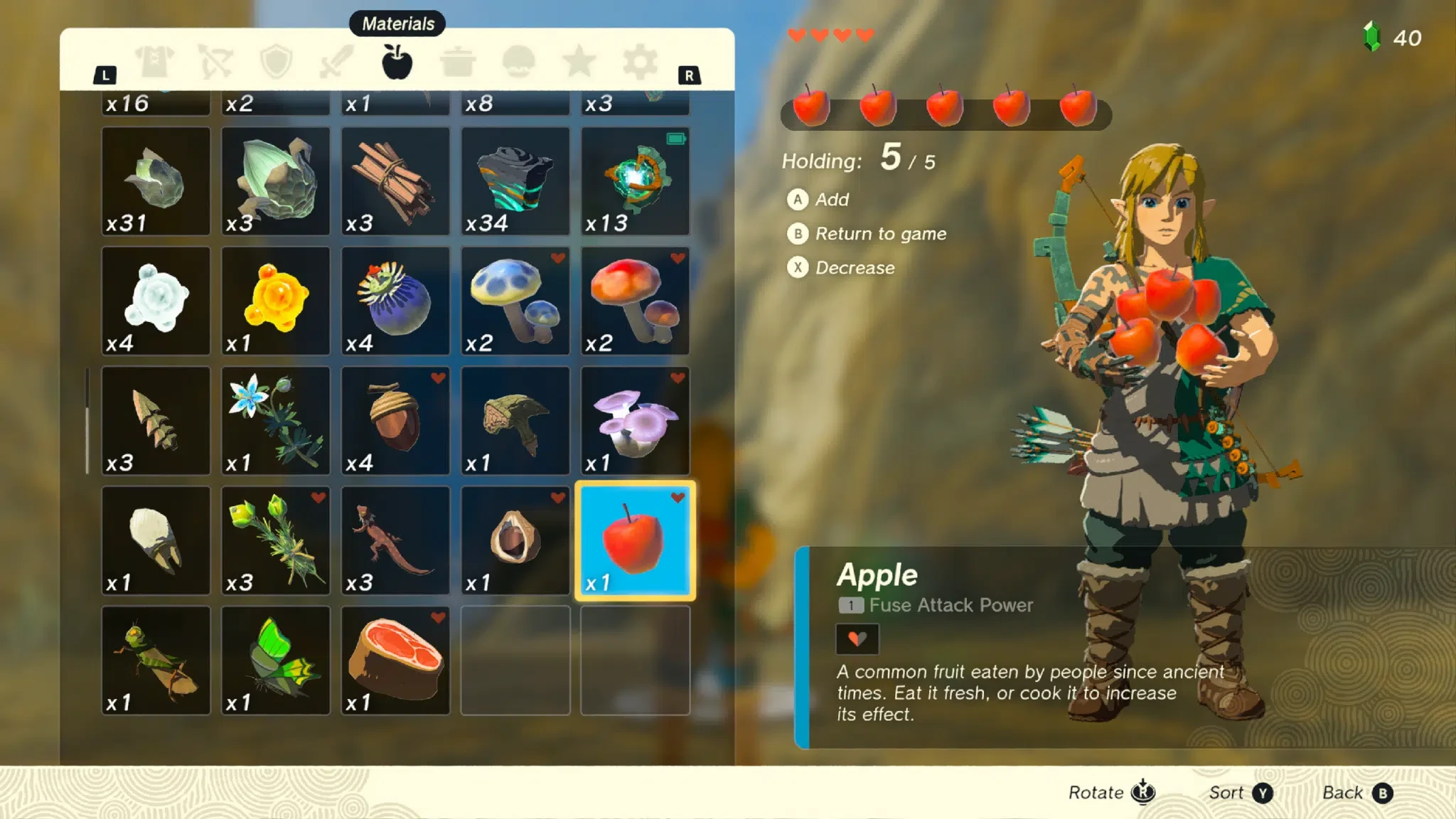Open the cooking pot Meals tab icon
This screenshot has height=819, width=1456.
[459, 61]
